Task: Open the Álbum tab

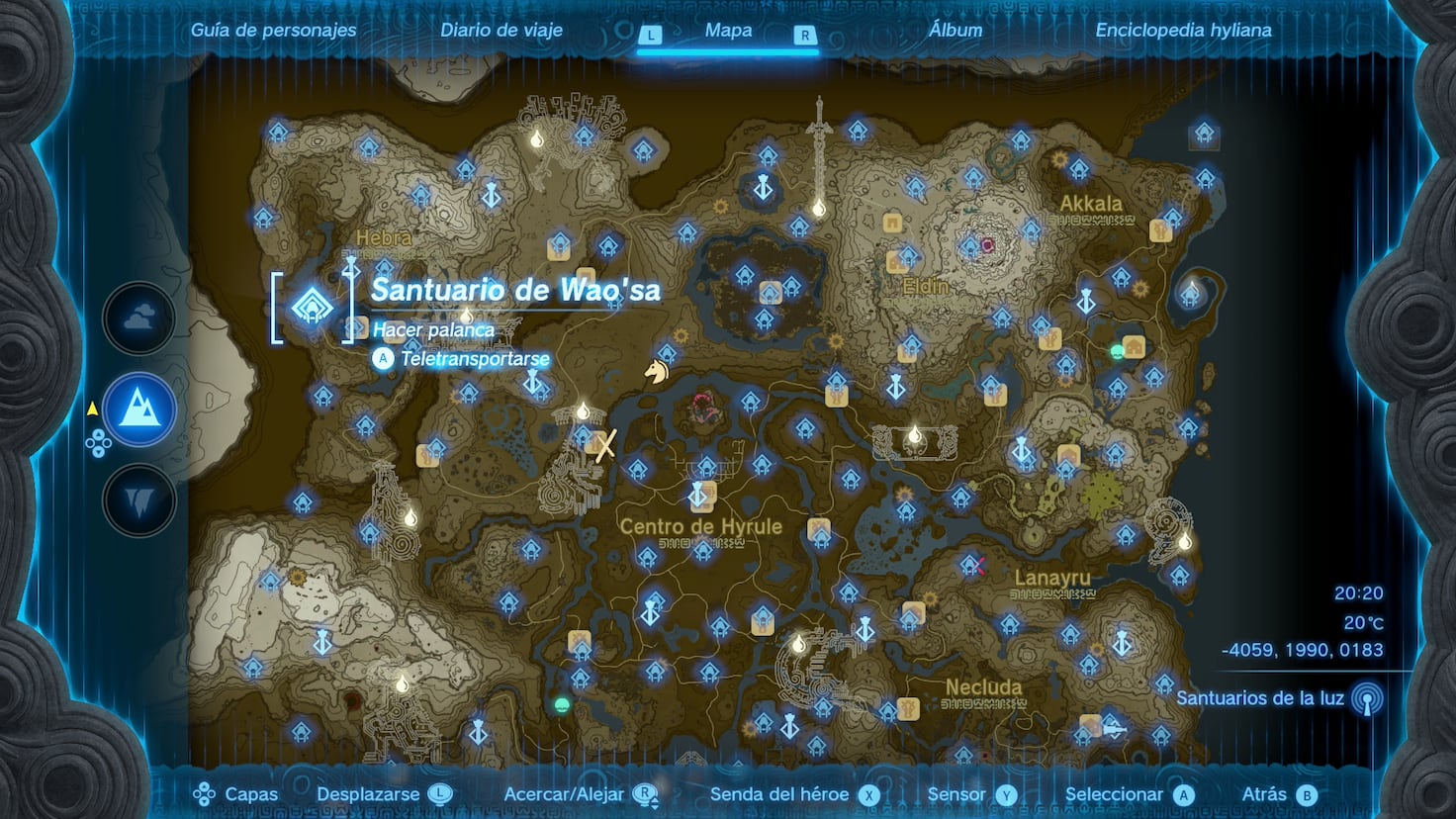Action: 954,30
